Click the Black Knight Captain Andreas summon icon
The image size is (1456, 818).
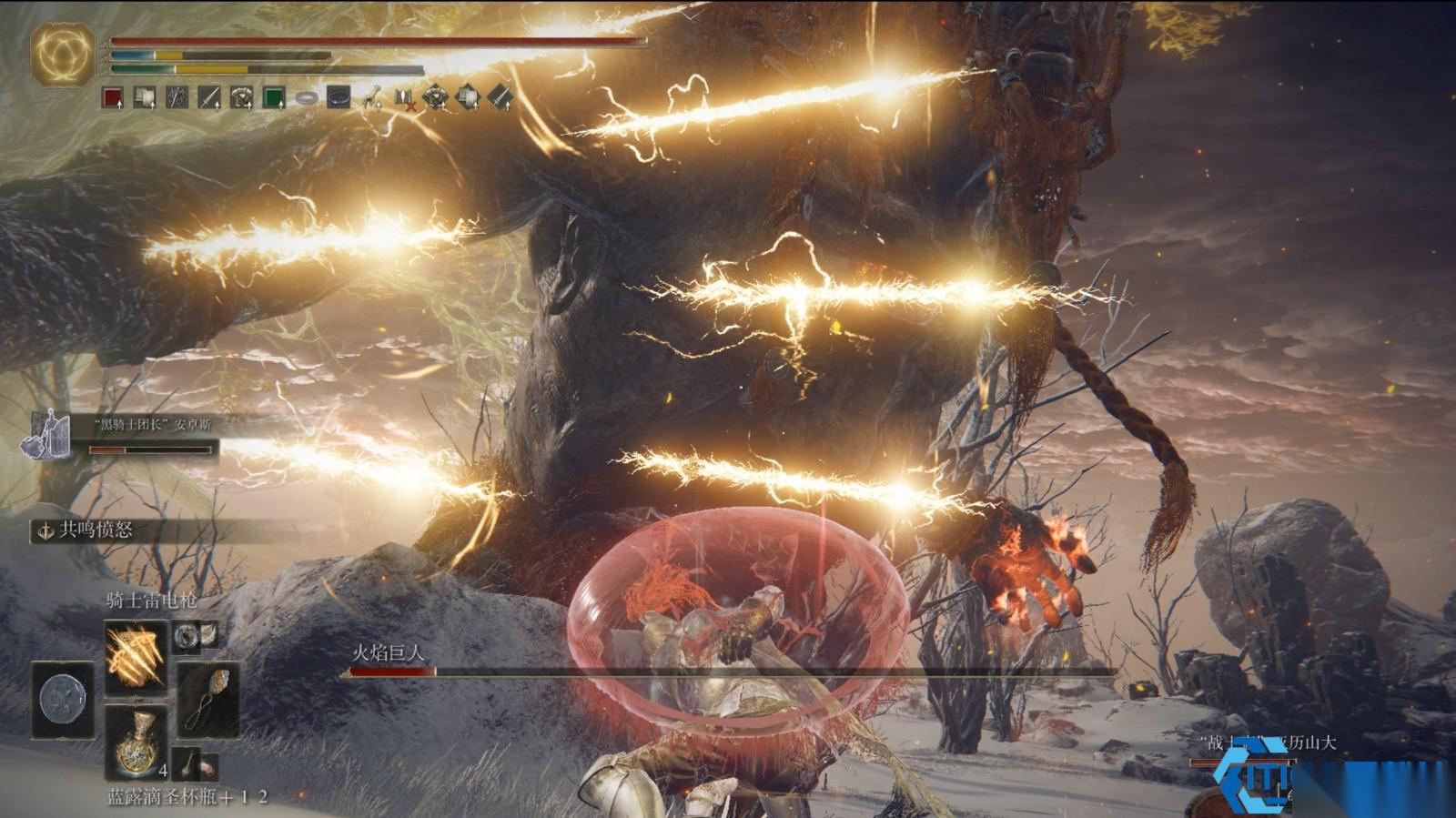pyautogui.click(x=47, y=436)
